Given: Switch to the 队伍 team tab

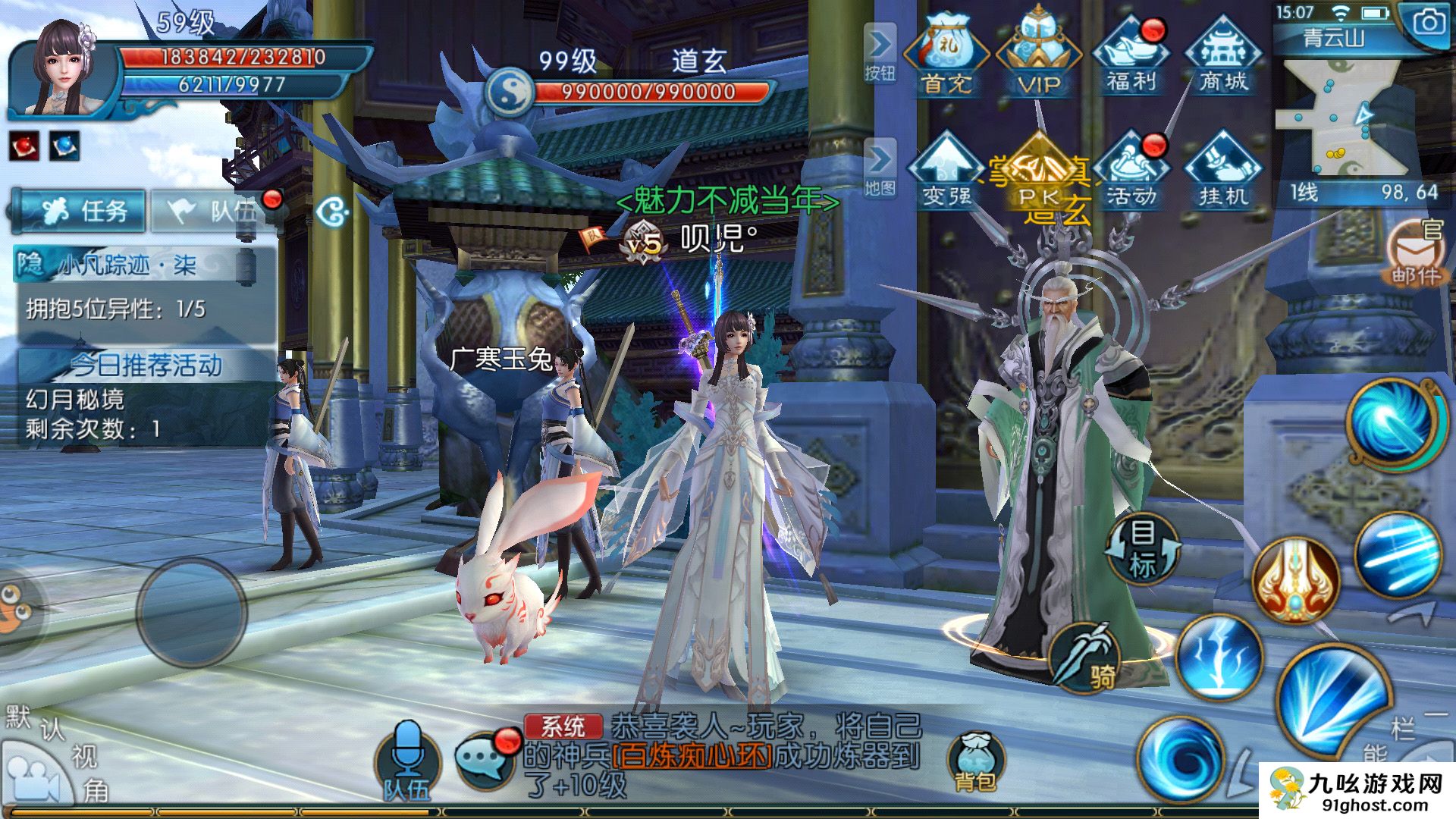Looking at the screenshot, I should pyautogui.click(x=214, y=211).
